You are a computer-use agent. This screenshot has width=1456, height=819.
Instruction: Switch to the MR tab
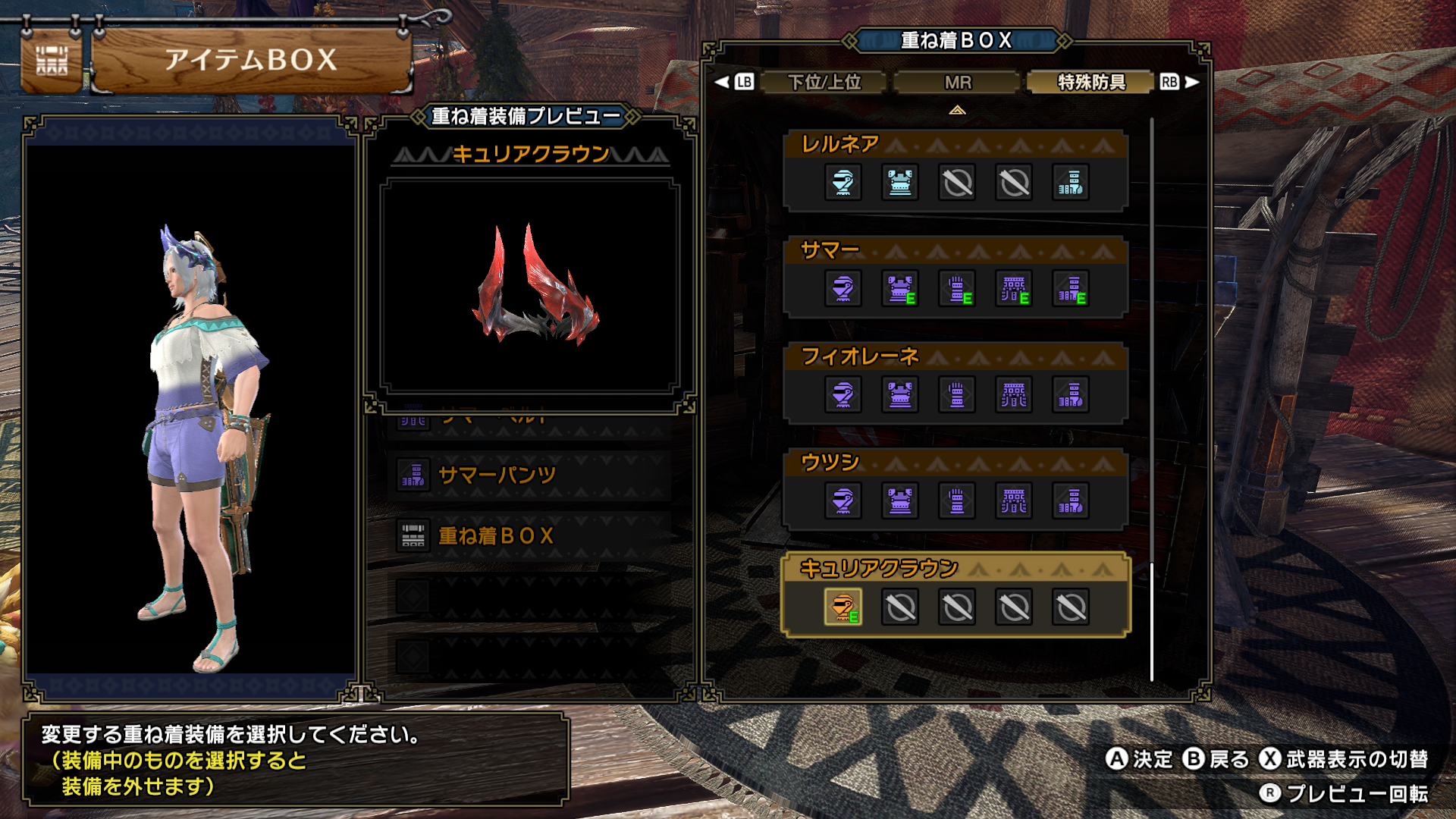click(957, 82)
